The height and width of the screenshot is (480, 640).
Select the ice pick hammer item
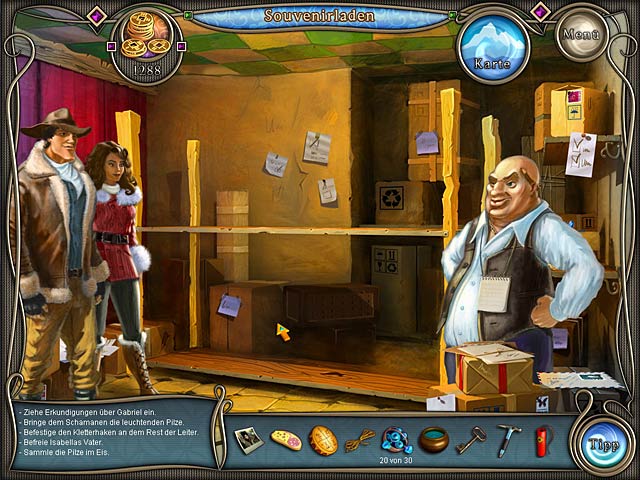[508, 439]
